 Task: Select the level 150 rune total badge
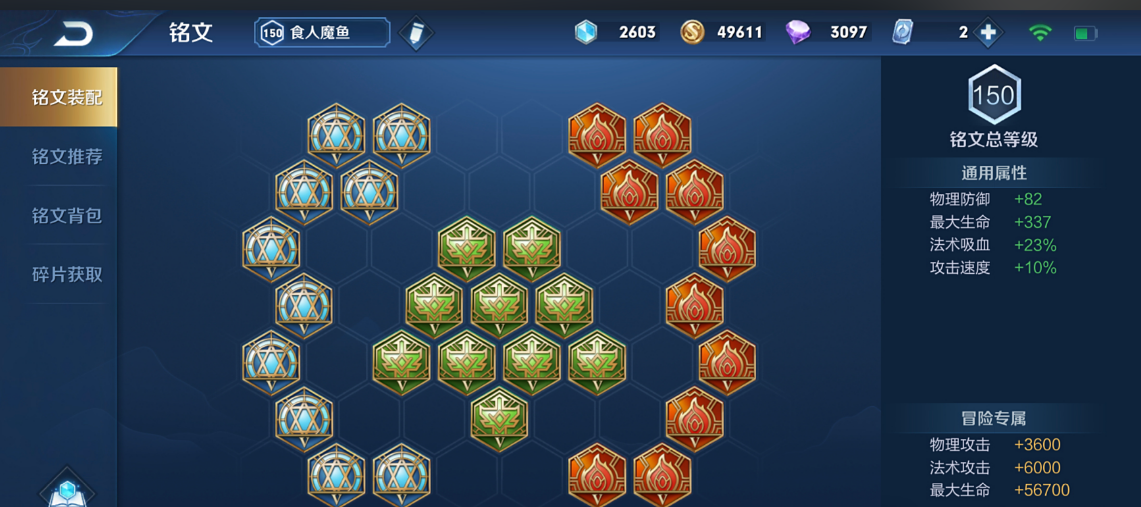coord(994,96)
